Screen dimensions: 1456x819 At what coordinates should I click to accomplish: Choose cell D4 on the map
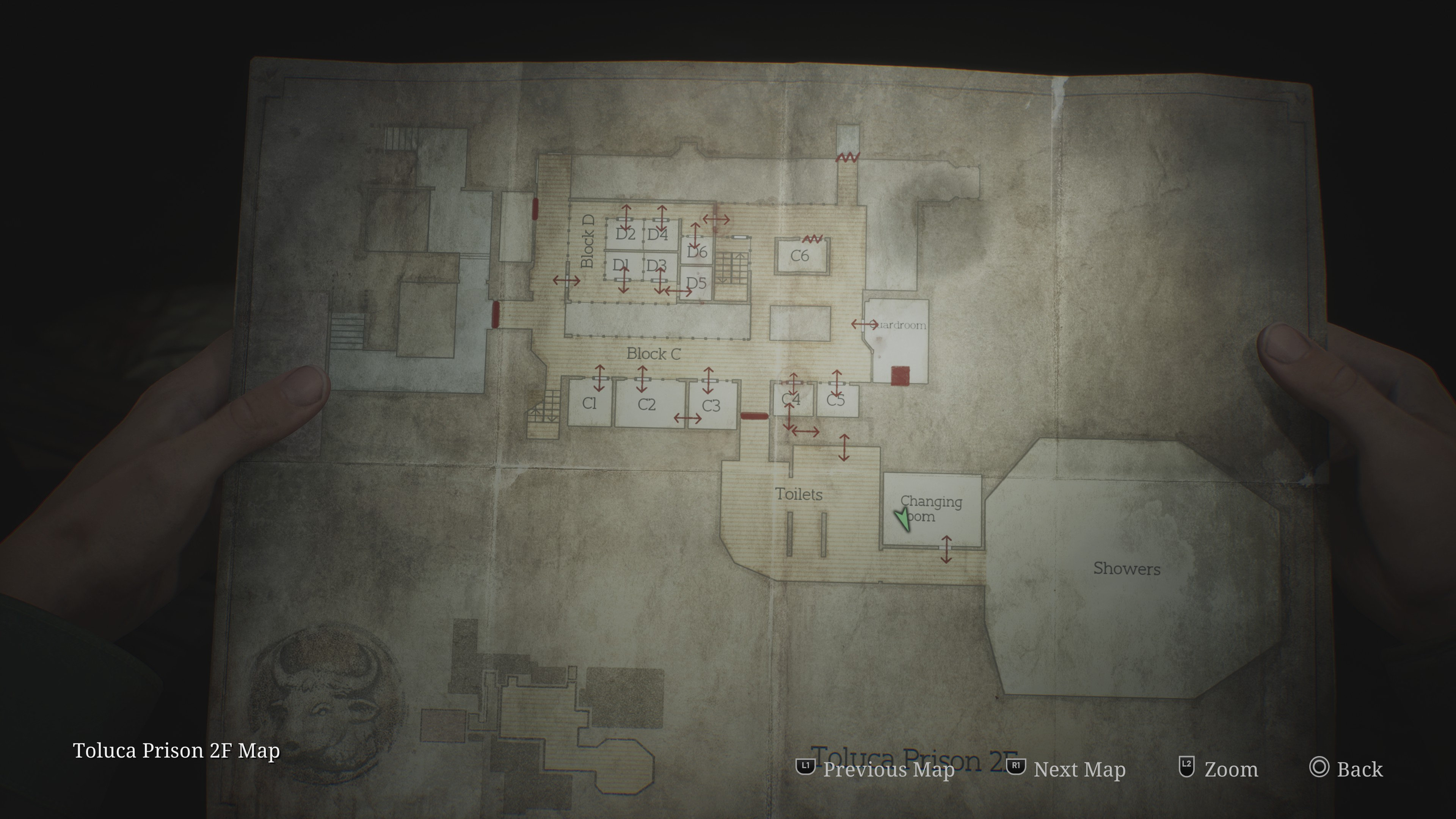(658, 235)
